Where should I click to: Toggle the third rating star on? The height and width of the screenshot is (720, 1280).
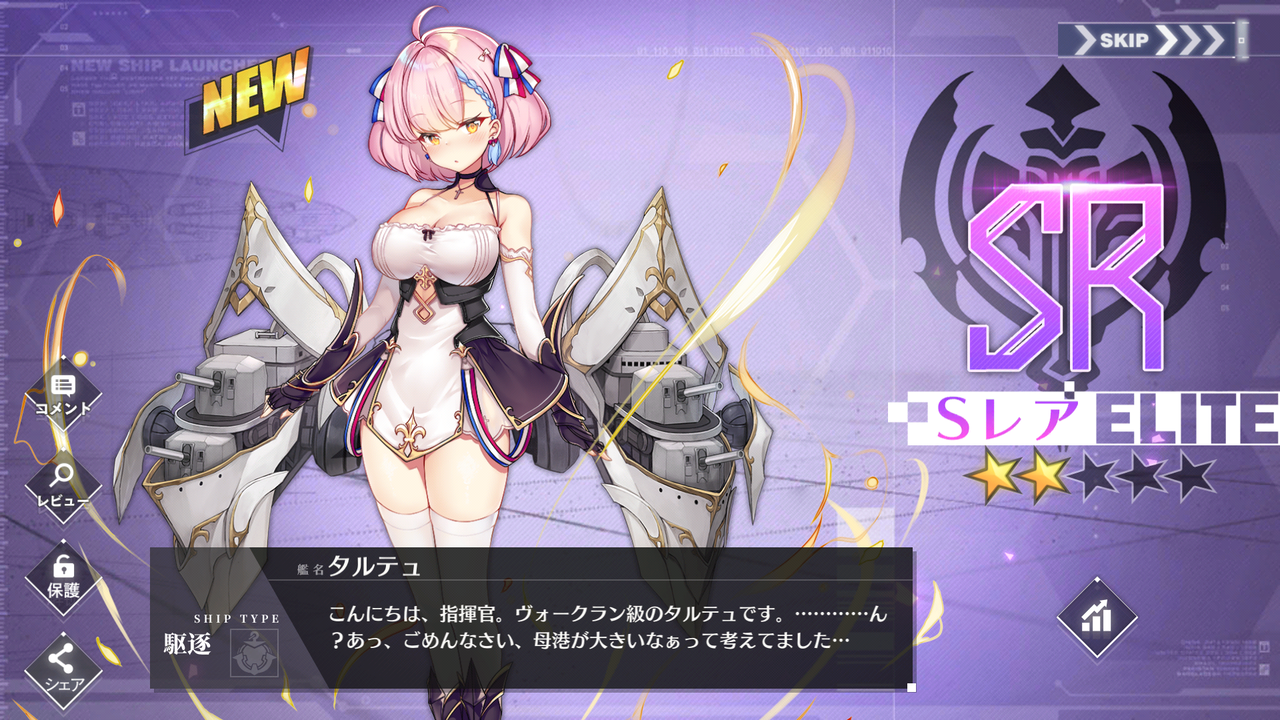click(x=1095, y=475)
